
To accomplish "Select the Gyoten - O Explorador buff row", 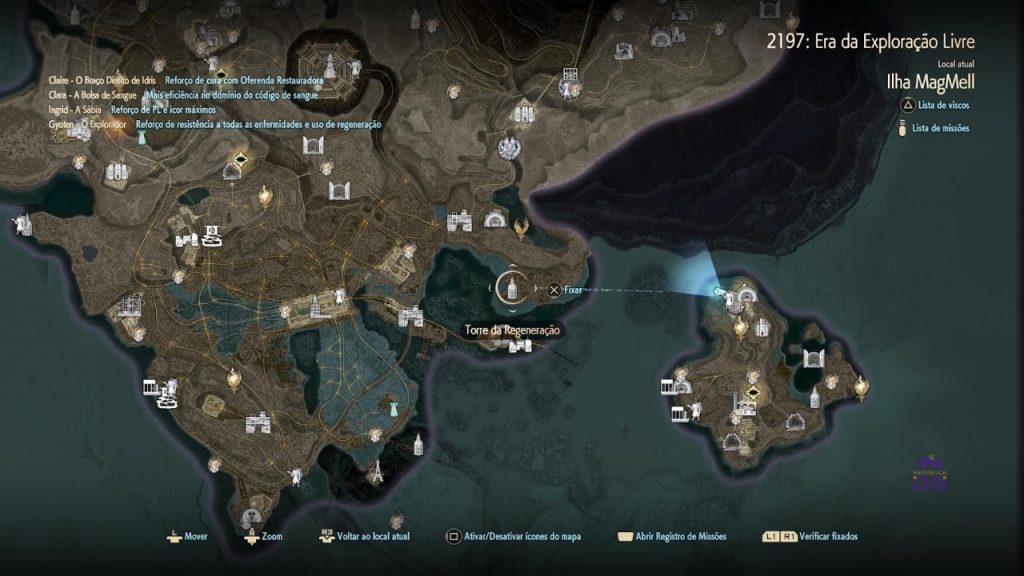I will [88, 124].
